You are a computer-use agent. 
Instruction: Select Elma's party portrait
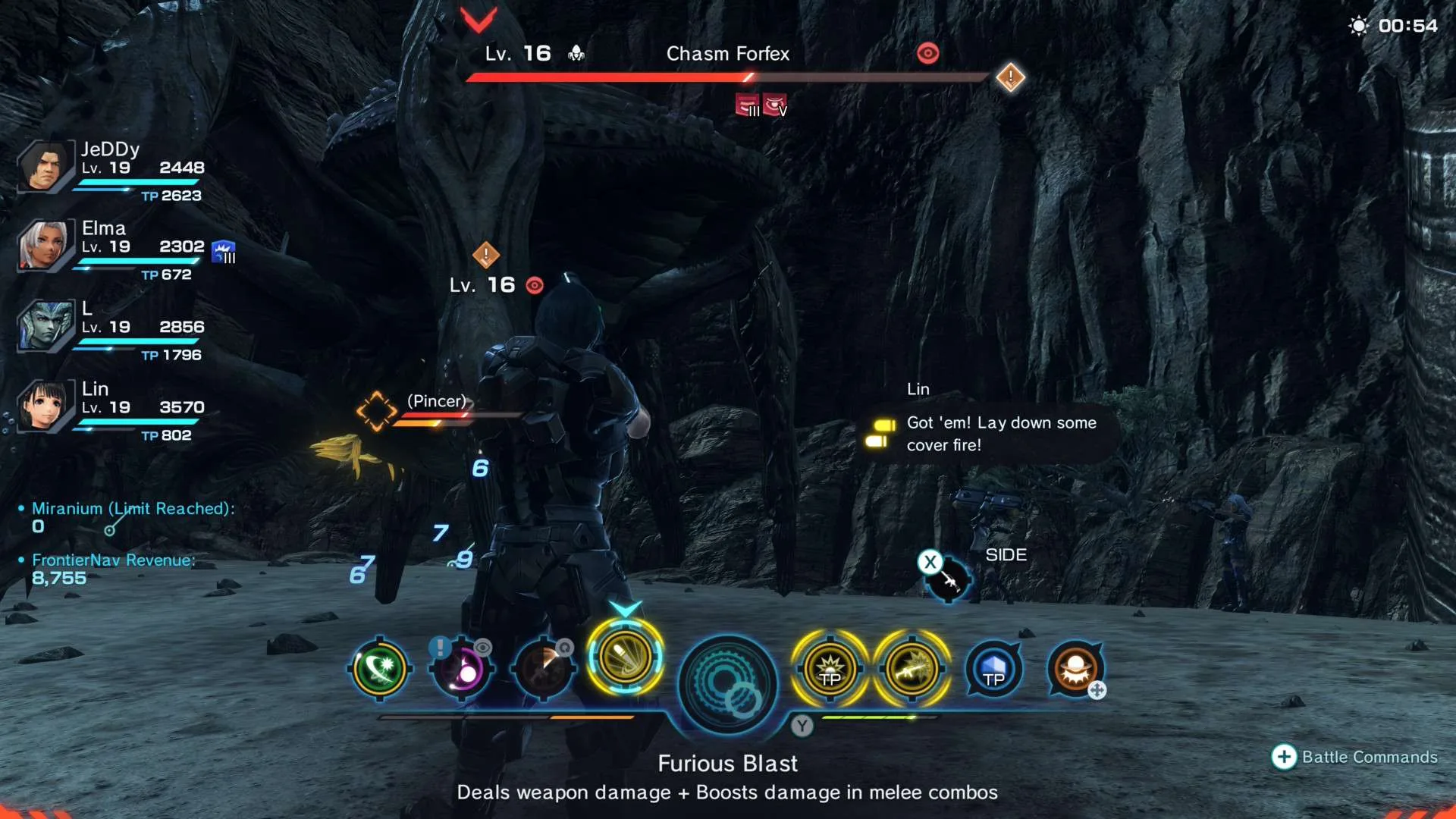pyautogui.click(x=43, y=246)
